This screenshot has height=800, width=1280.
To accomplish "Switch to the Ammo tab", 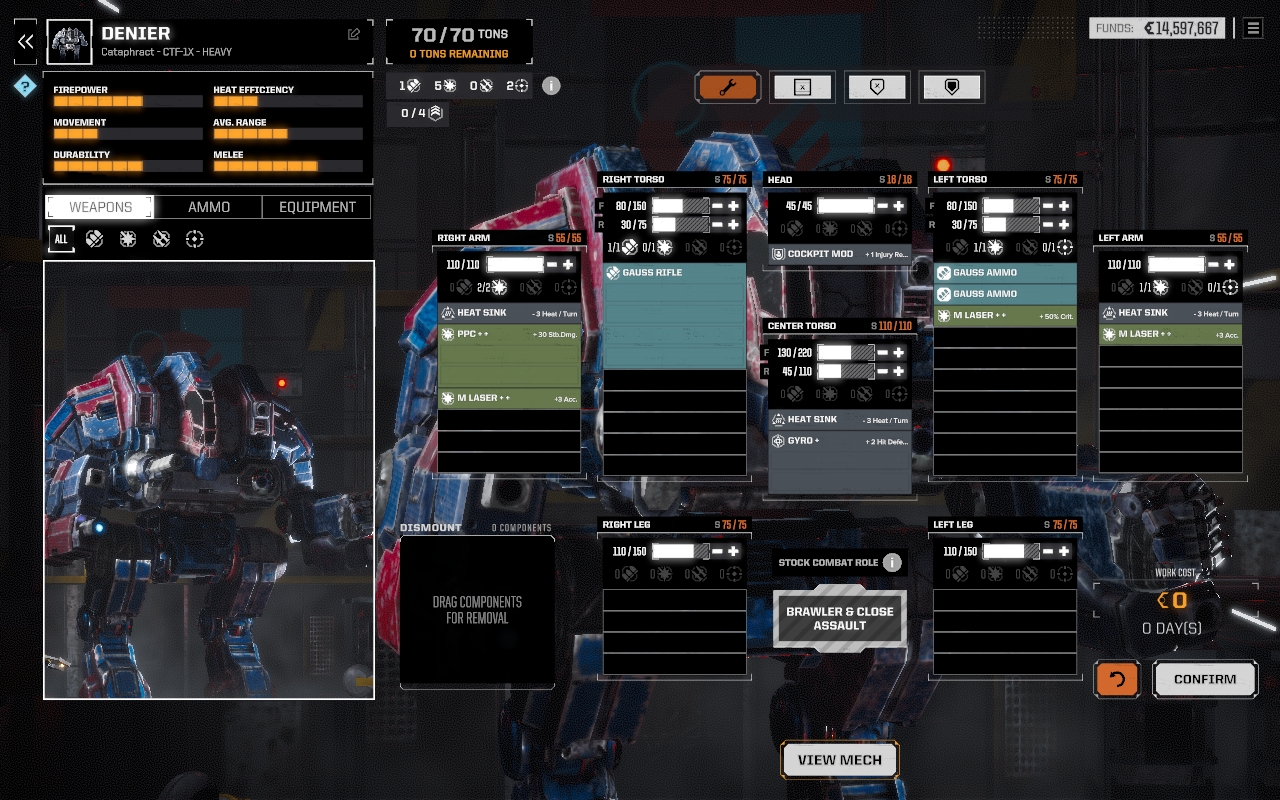I will (x=209, y=207).
